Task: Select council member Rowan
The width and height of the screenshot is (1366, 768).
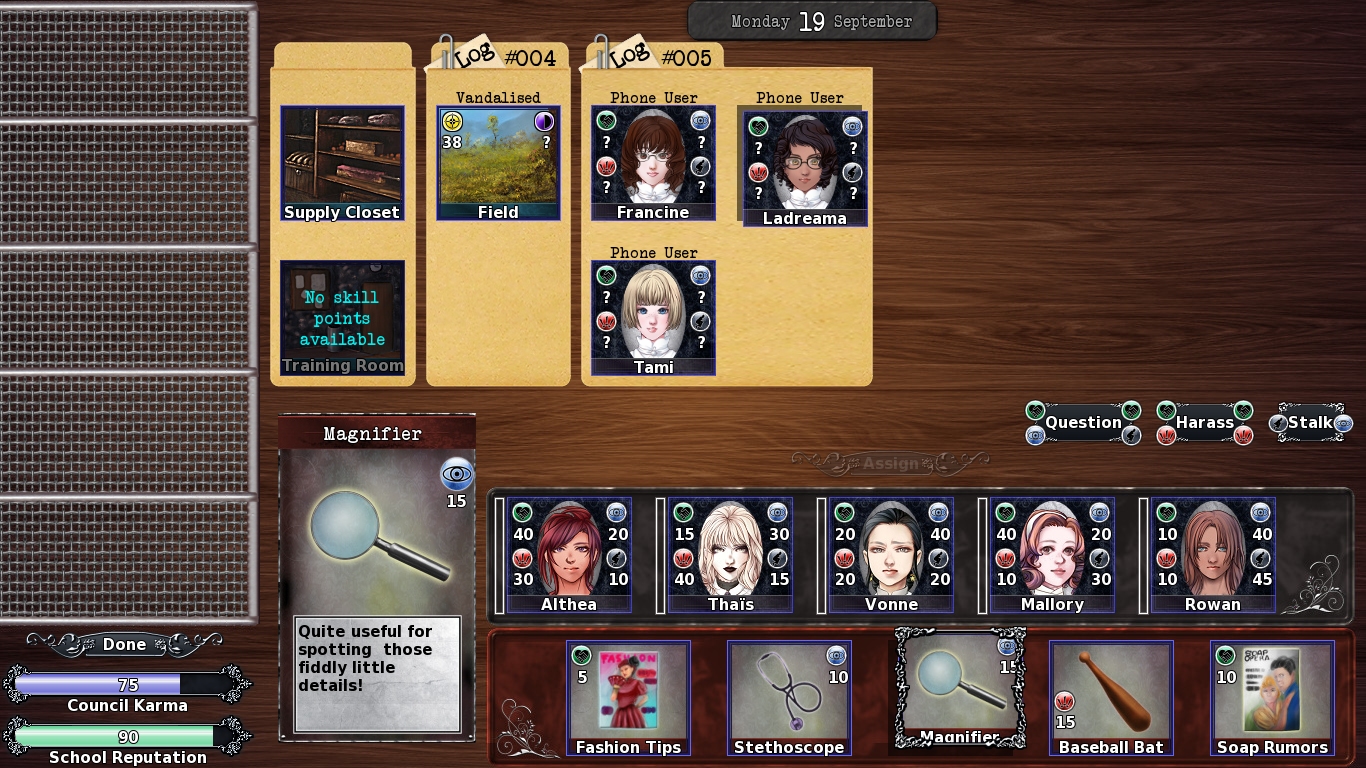Action: click(1213, 555)
